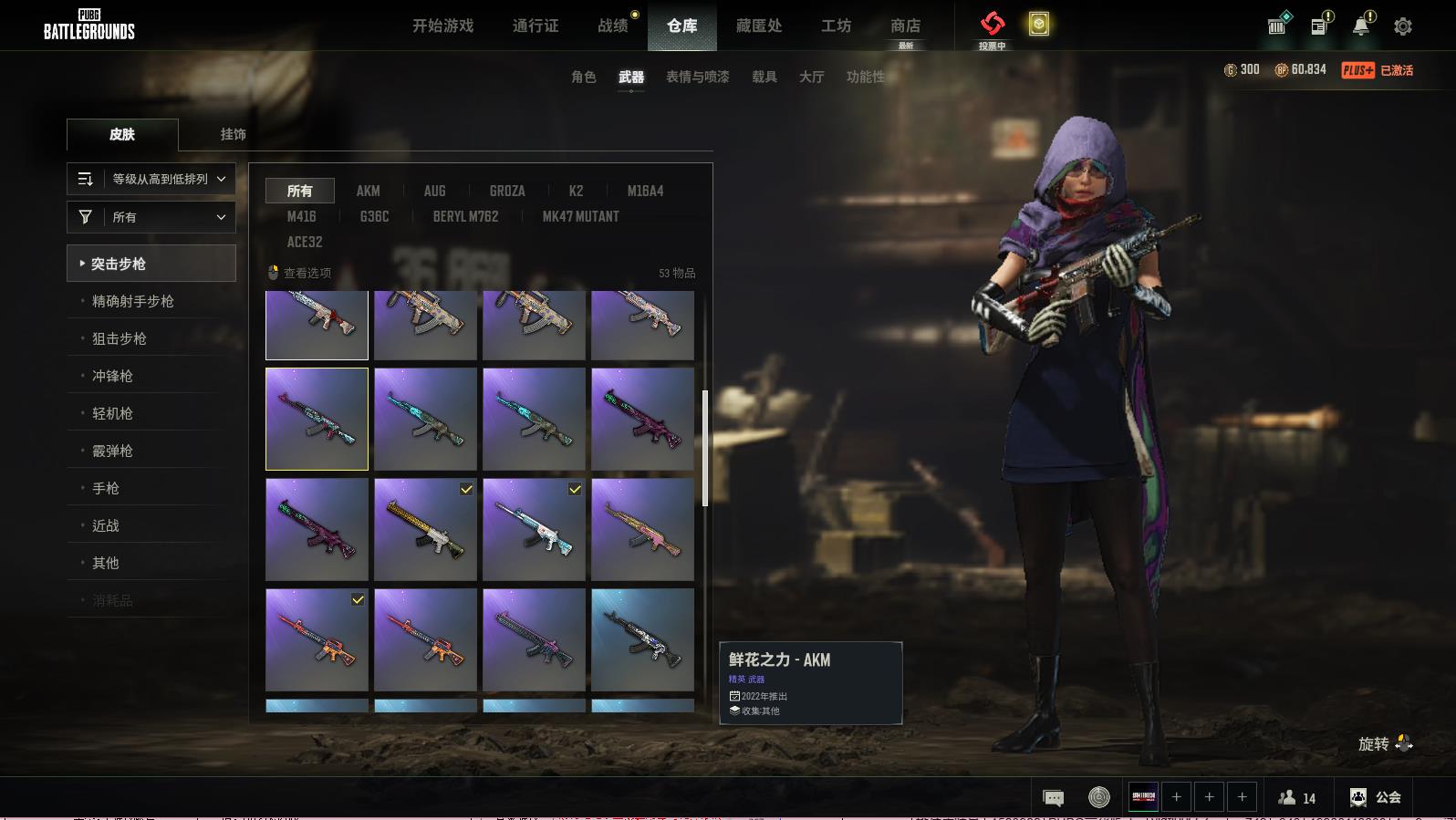The image size is (1456, 820).
Task: Switch to the 工坊 workshop tab
Action: (x=836, y=26)
